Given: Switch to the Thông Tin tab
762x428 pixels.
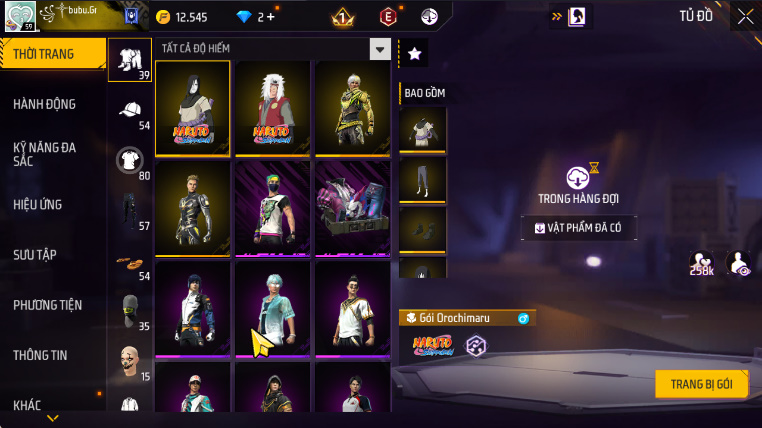Looking at the screenshot, I should [41, 354].
